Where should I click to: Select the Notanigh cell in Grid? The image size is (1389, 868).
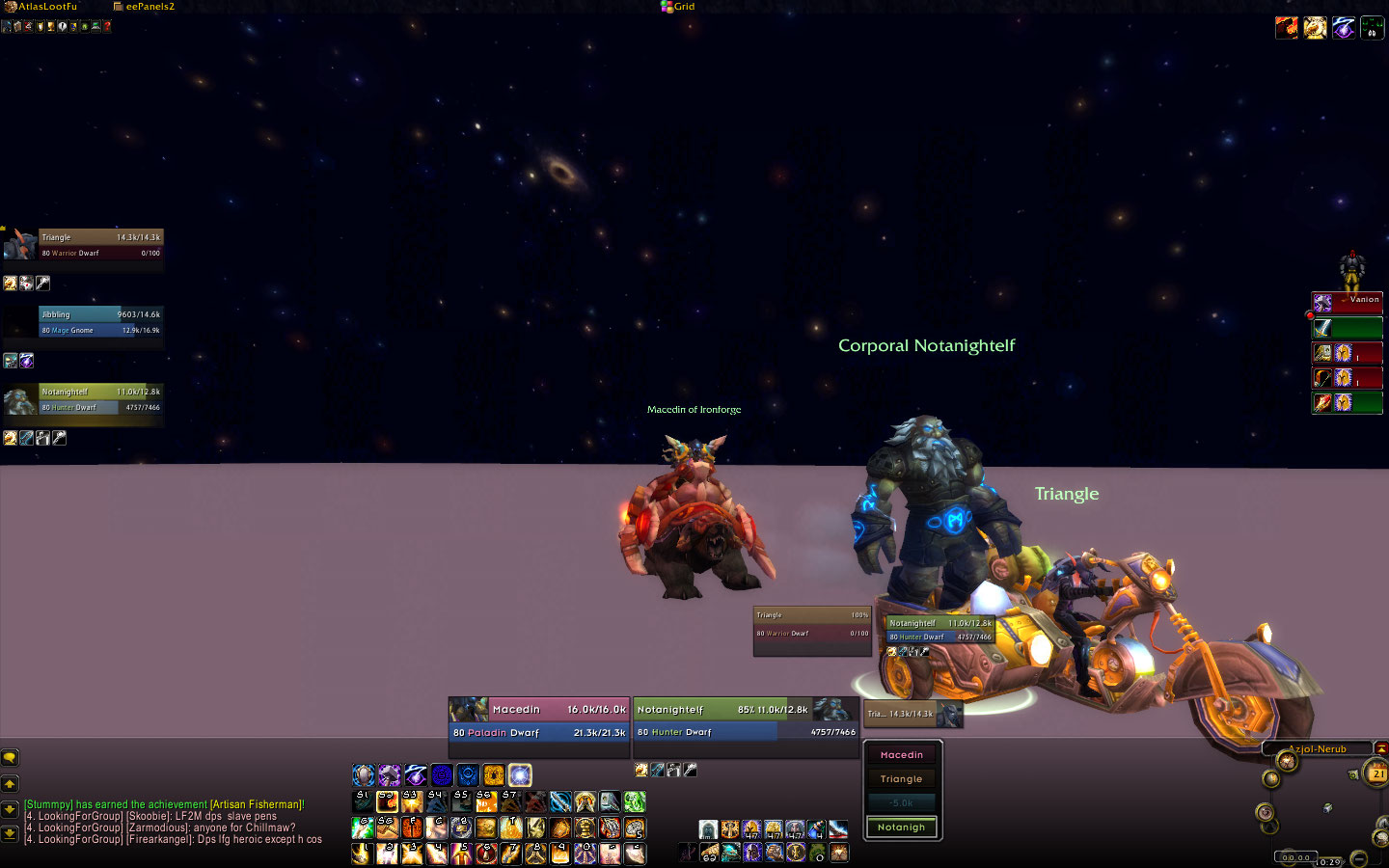pos(901,827)
